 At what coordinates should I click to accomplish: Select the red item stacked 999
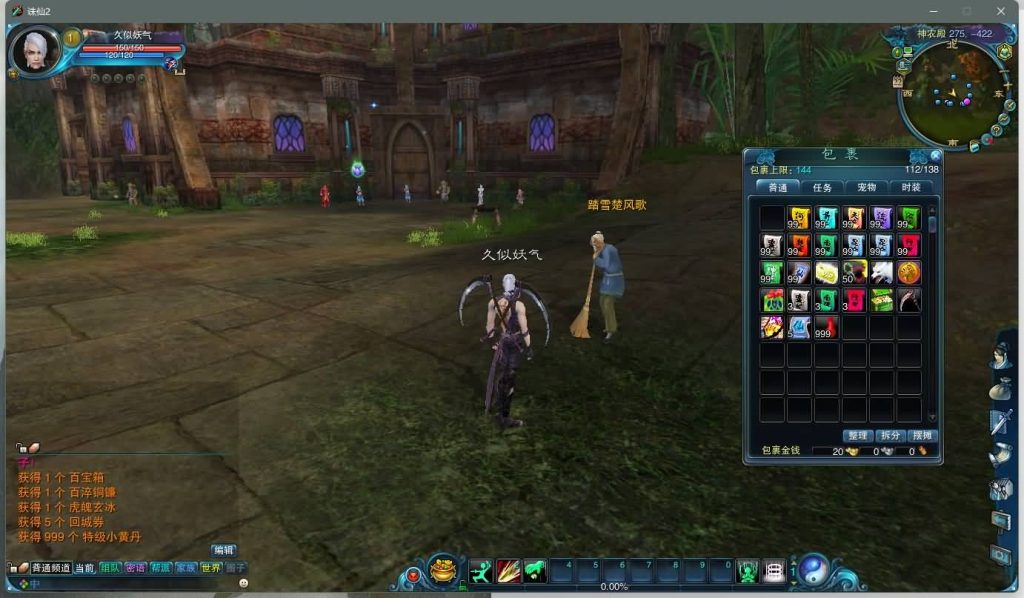pos(826,327)
